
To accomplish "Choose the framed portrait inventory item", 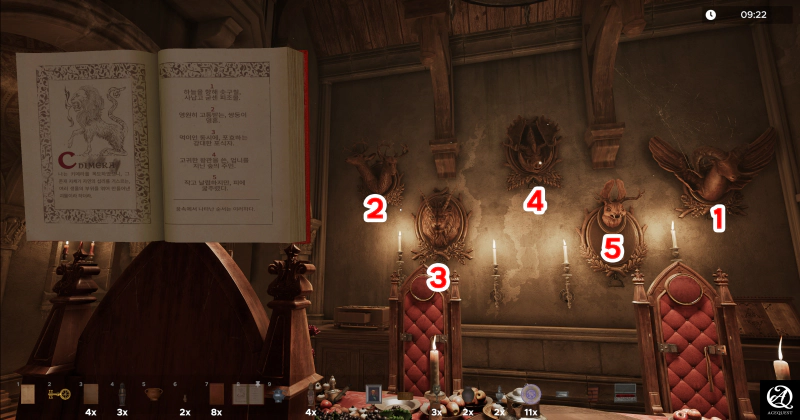I will tap(373, 392).
